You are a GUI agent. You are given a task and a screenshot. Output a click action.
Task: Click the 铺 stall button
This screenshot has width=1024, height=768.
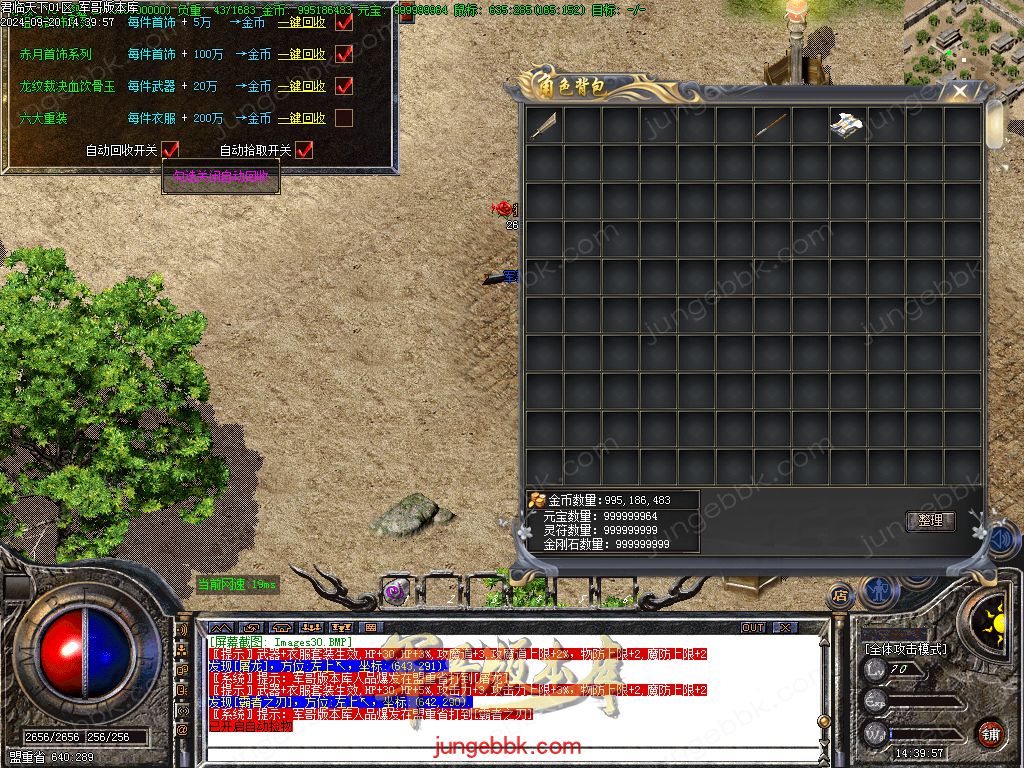(990, 733)
